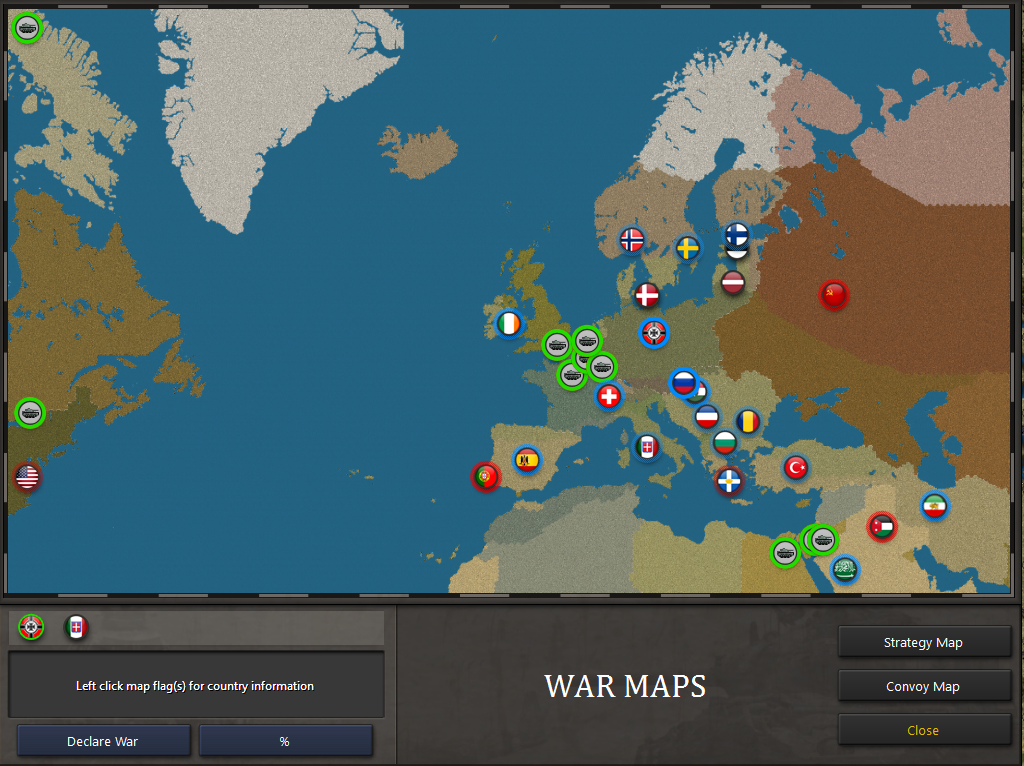Show percentages with the % button
Screen dimensions: 1024x766
click(x=285, y=741)
